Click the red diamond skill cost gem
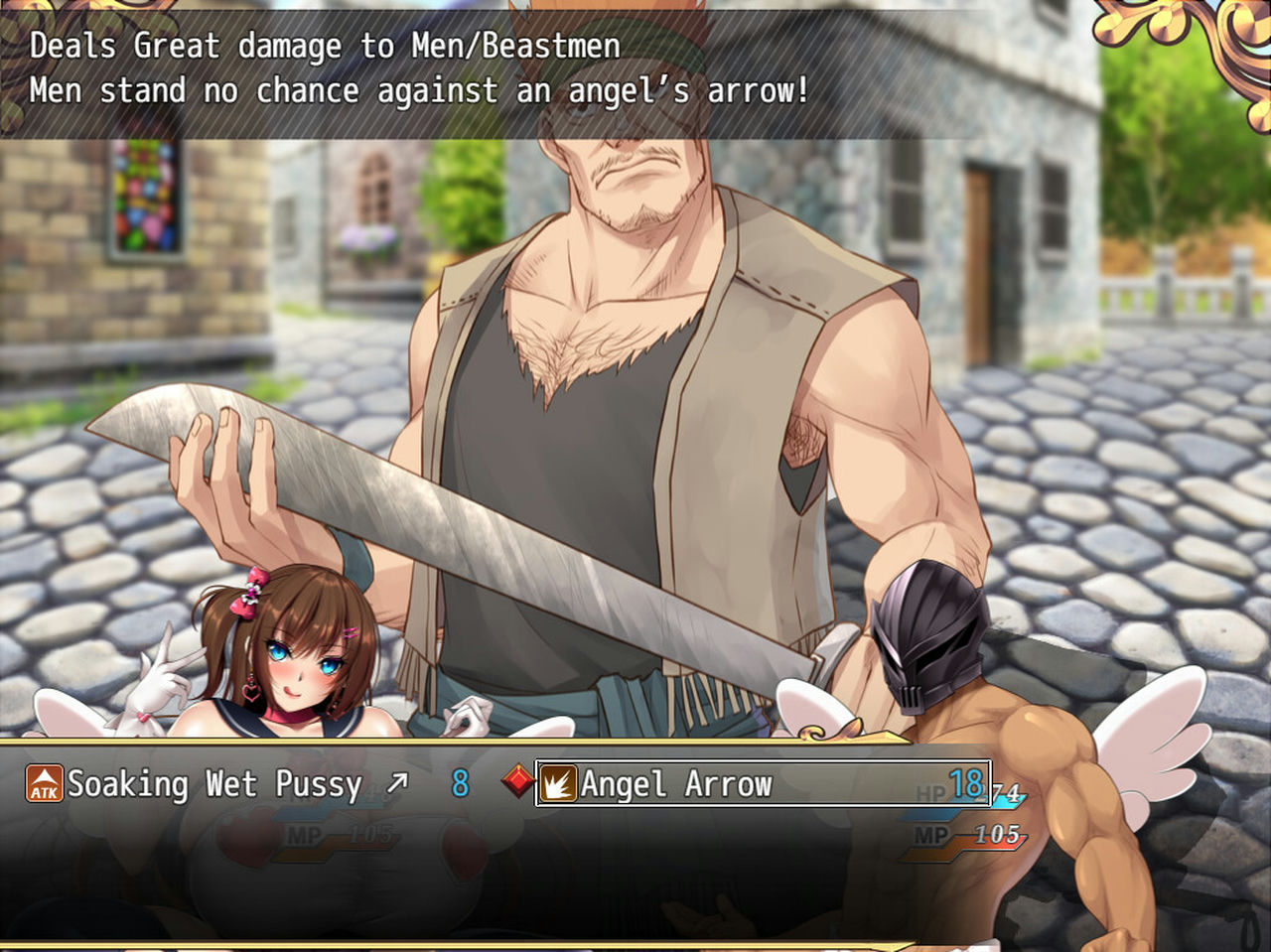Screen dimensions: 1271x952 pos(515,780)
